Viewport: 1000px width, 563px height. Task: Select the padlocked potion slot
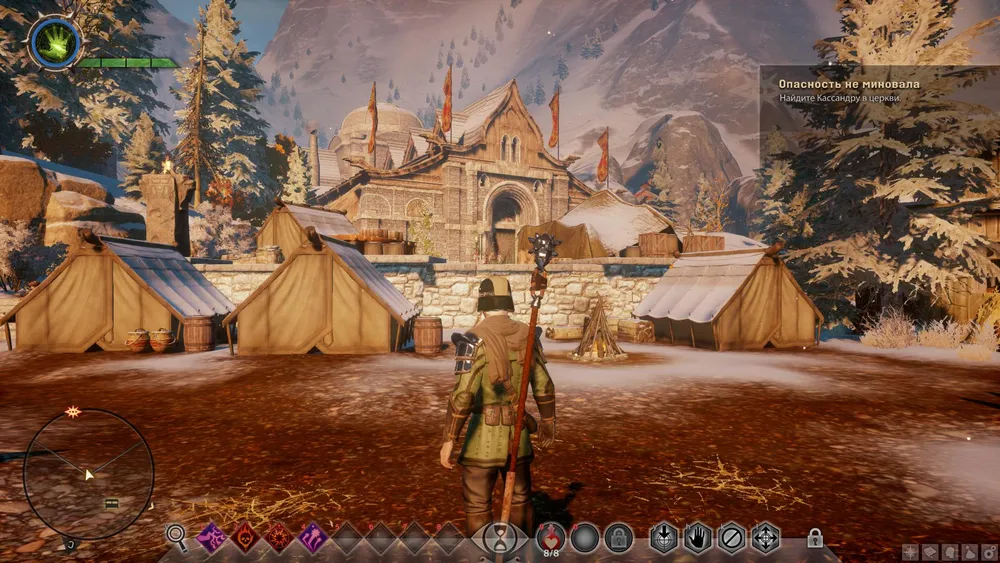pos(618,538)
